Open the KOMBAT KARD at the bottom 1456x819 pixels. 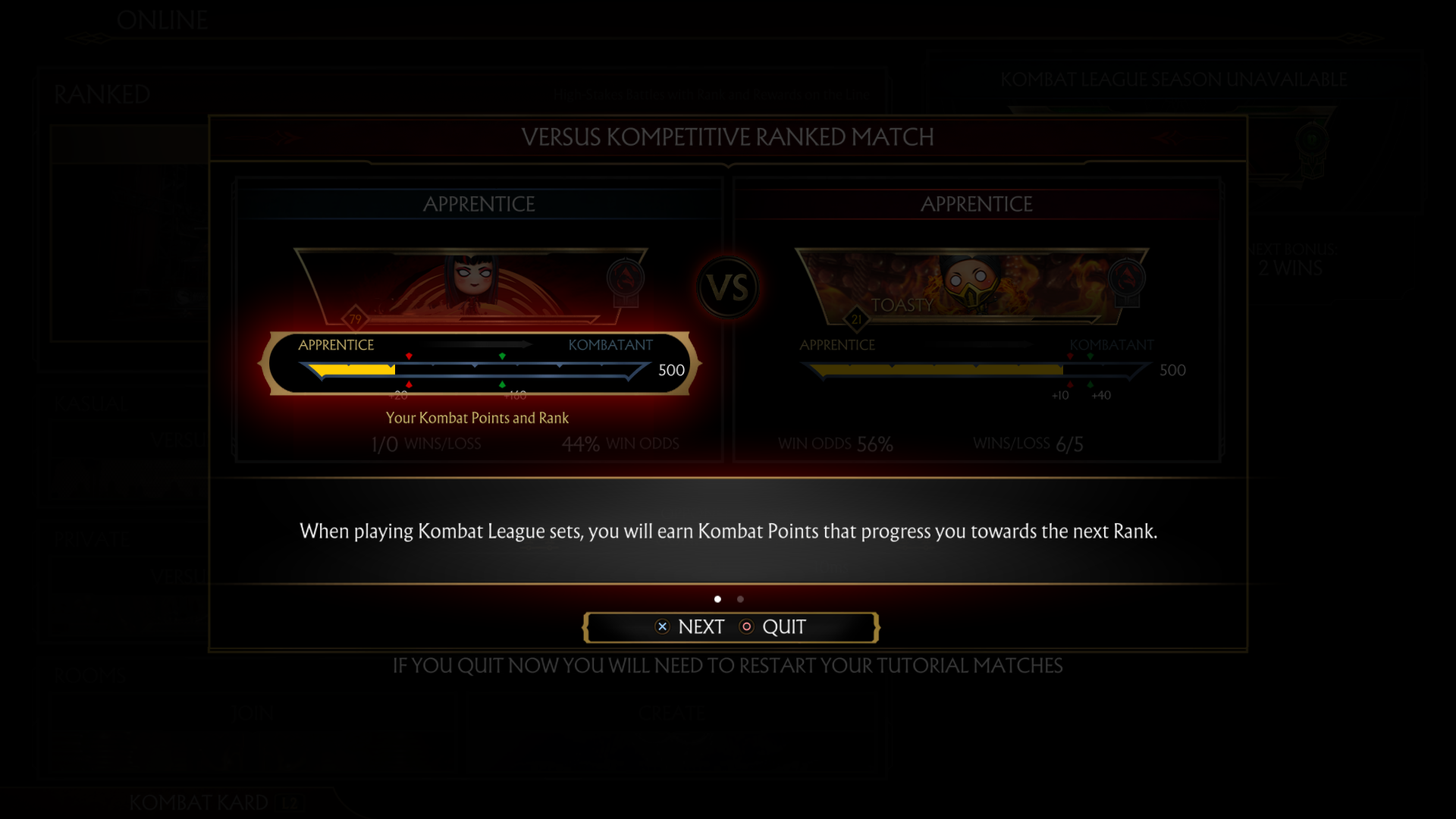tap(199, 802)
